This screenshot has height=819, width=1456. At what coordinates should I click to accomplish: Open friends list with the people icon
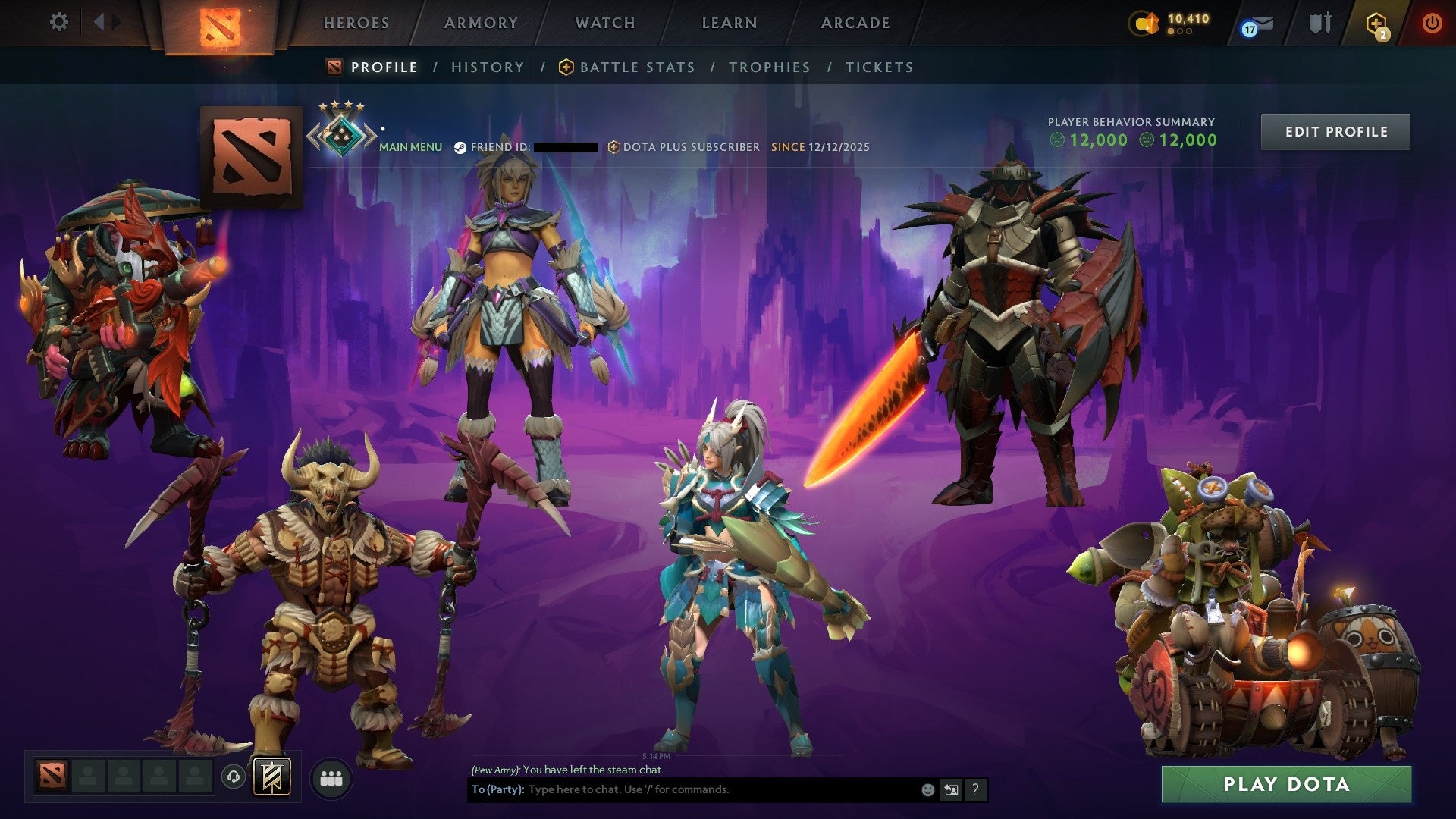[331, 777]
